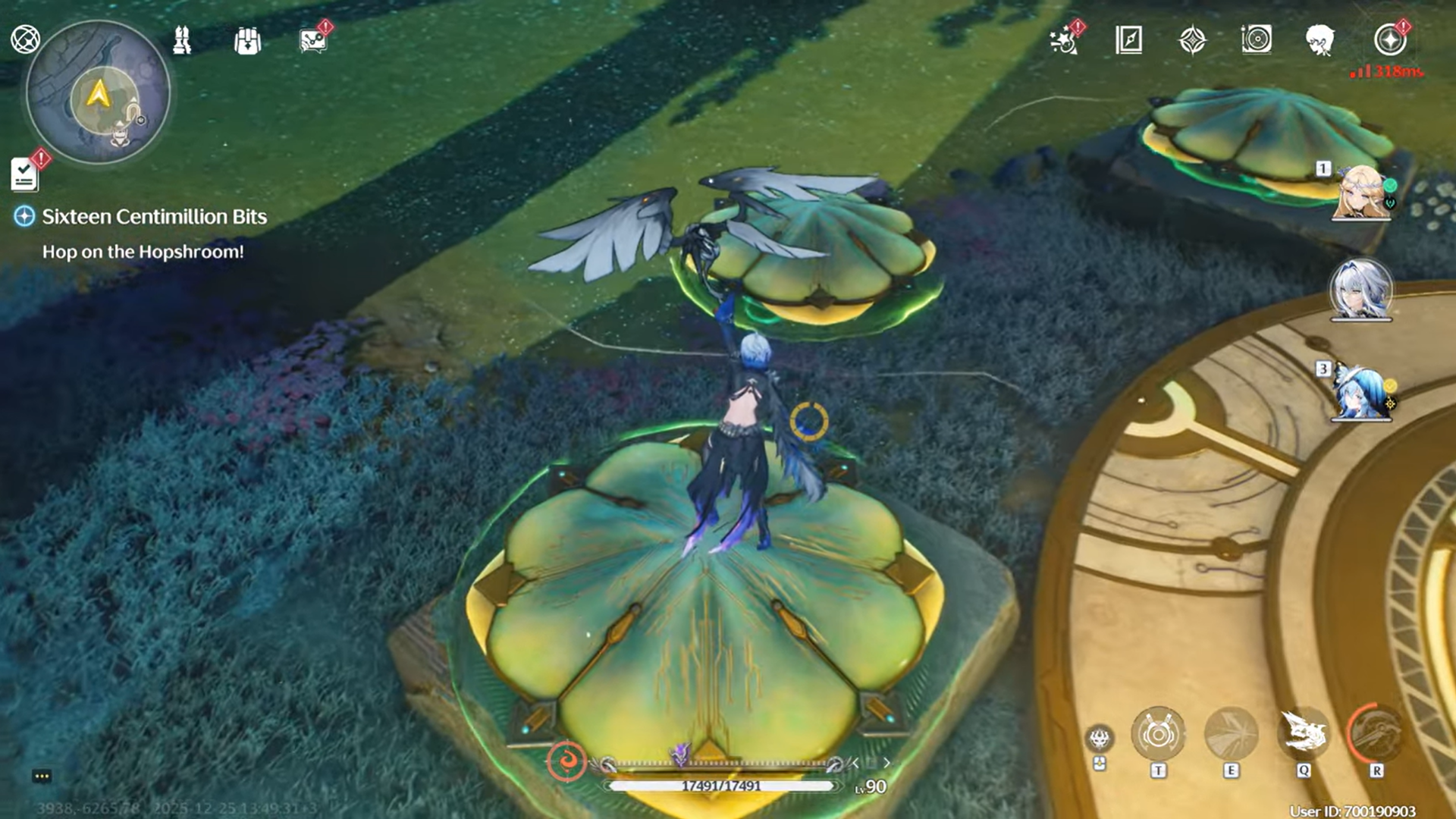This screenshot has width=1456, height=819.
Task: Activate the dragon Echo skill icon
Action: [1304, 734]
